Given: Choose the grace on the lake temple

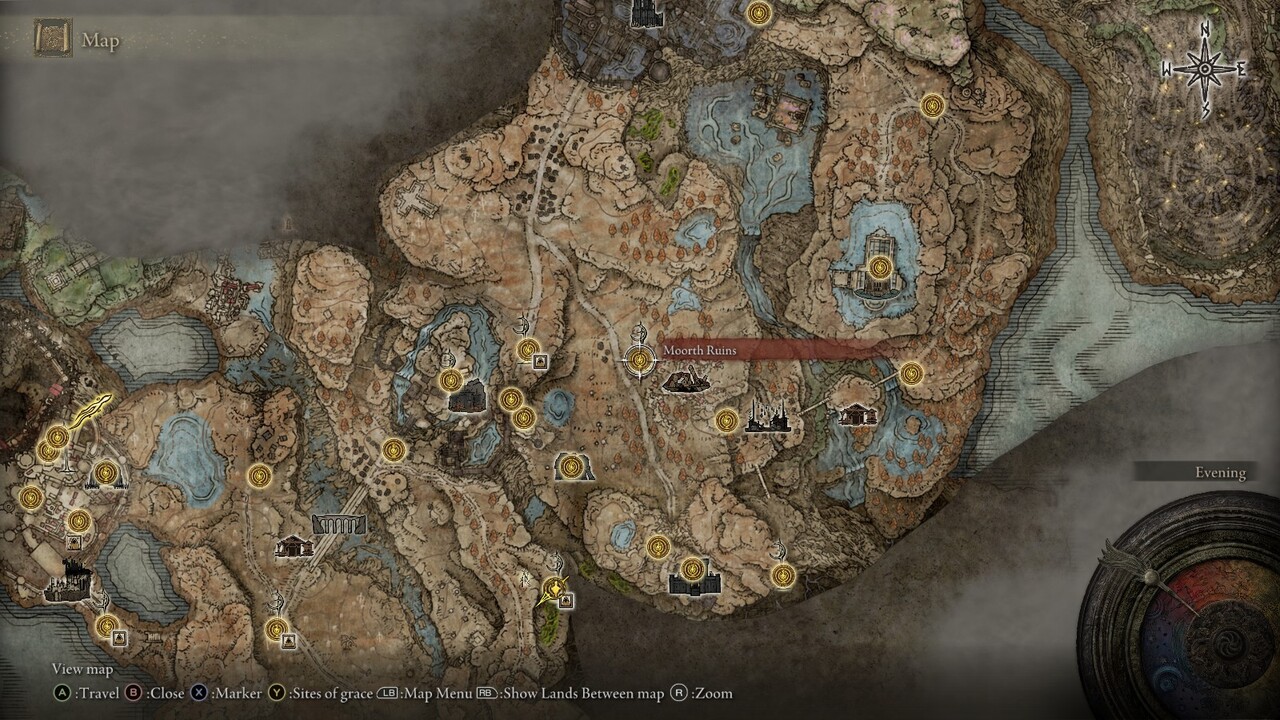Looking at the screenshot, I should click(x=880, y=267).
